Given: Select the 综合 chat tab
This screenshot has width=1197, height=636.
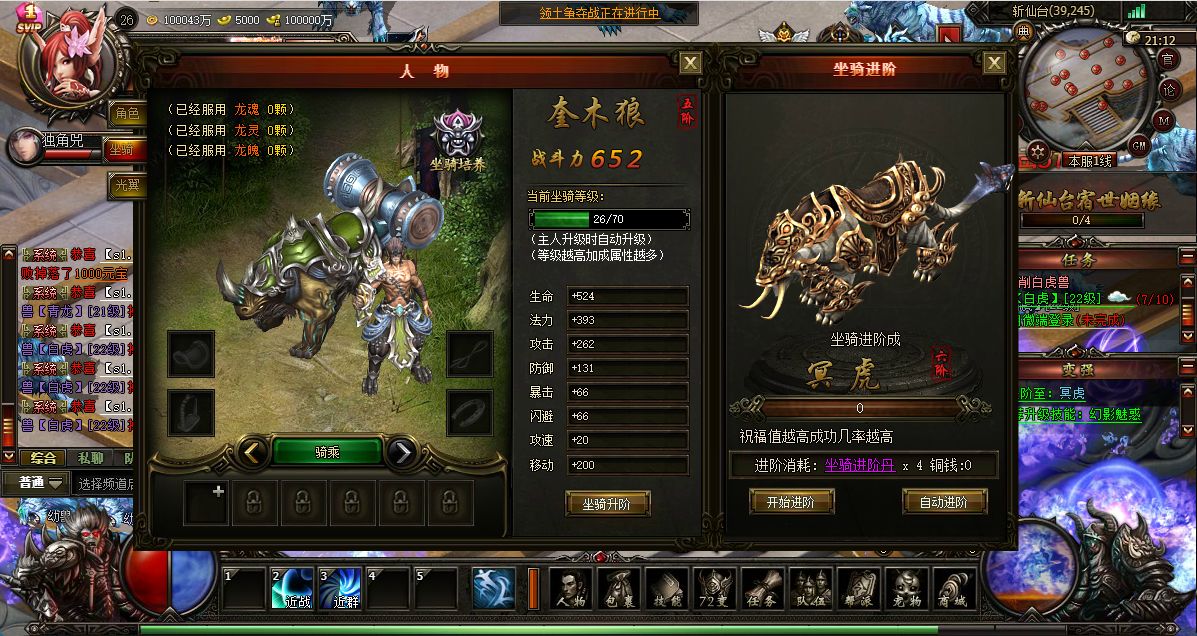Looking at the screenshot, I should click(43, 458).
